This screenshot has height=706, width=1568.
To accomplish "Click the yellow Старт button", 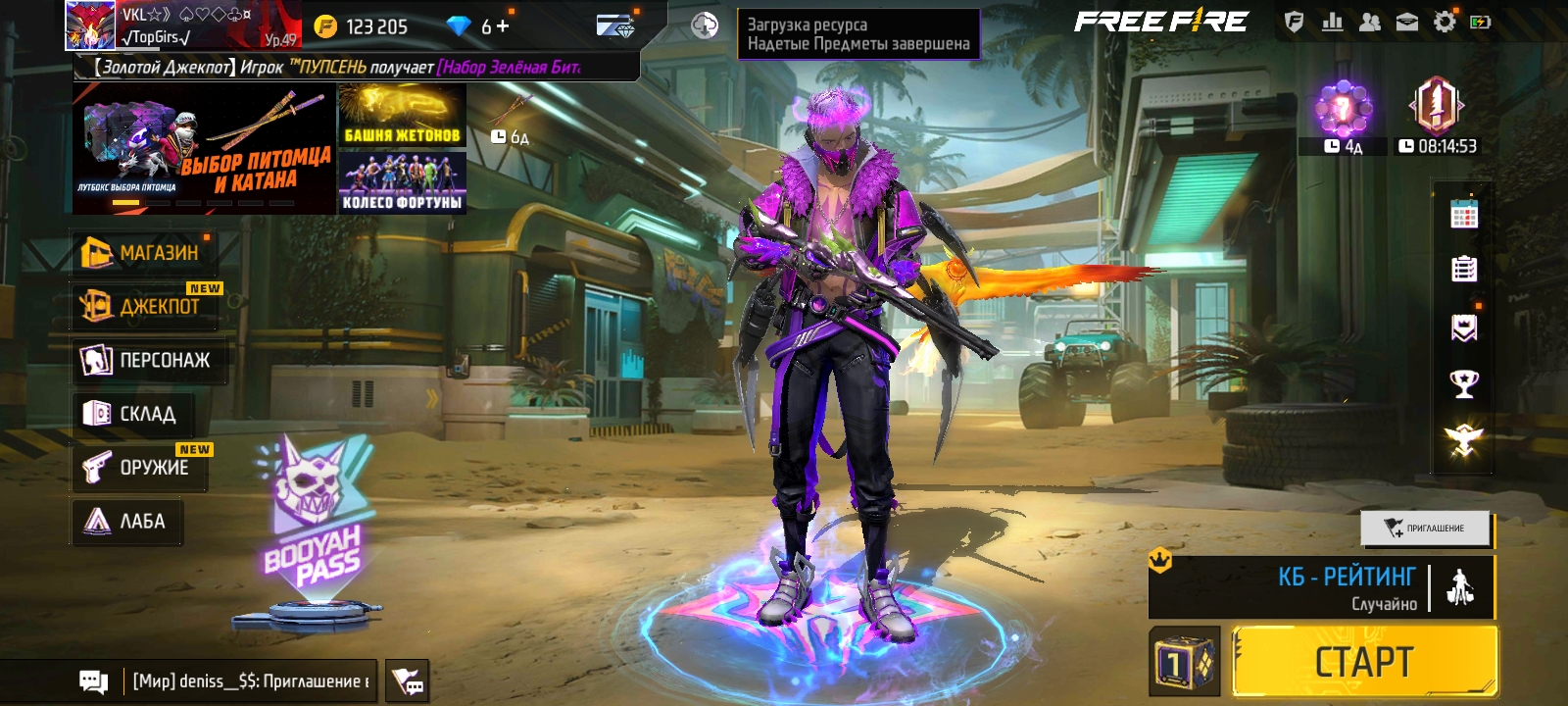I will click(x=1364, y=662).
